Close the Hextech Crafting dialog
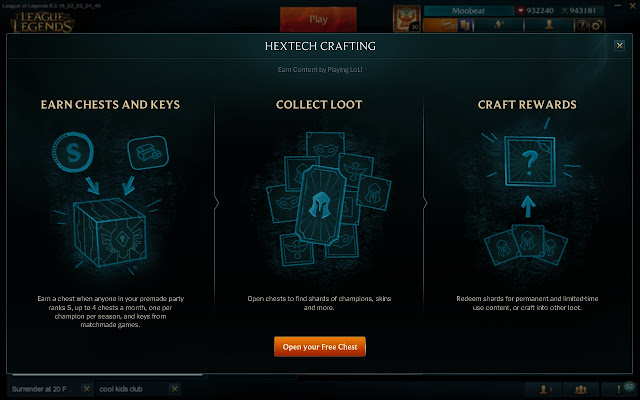 [620, 45]
